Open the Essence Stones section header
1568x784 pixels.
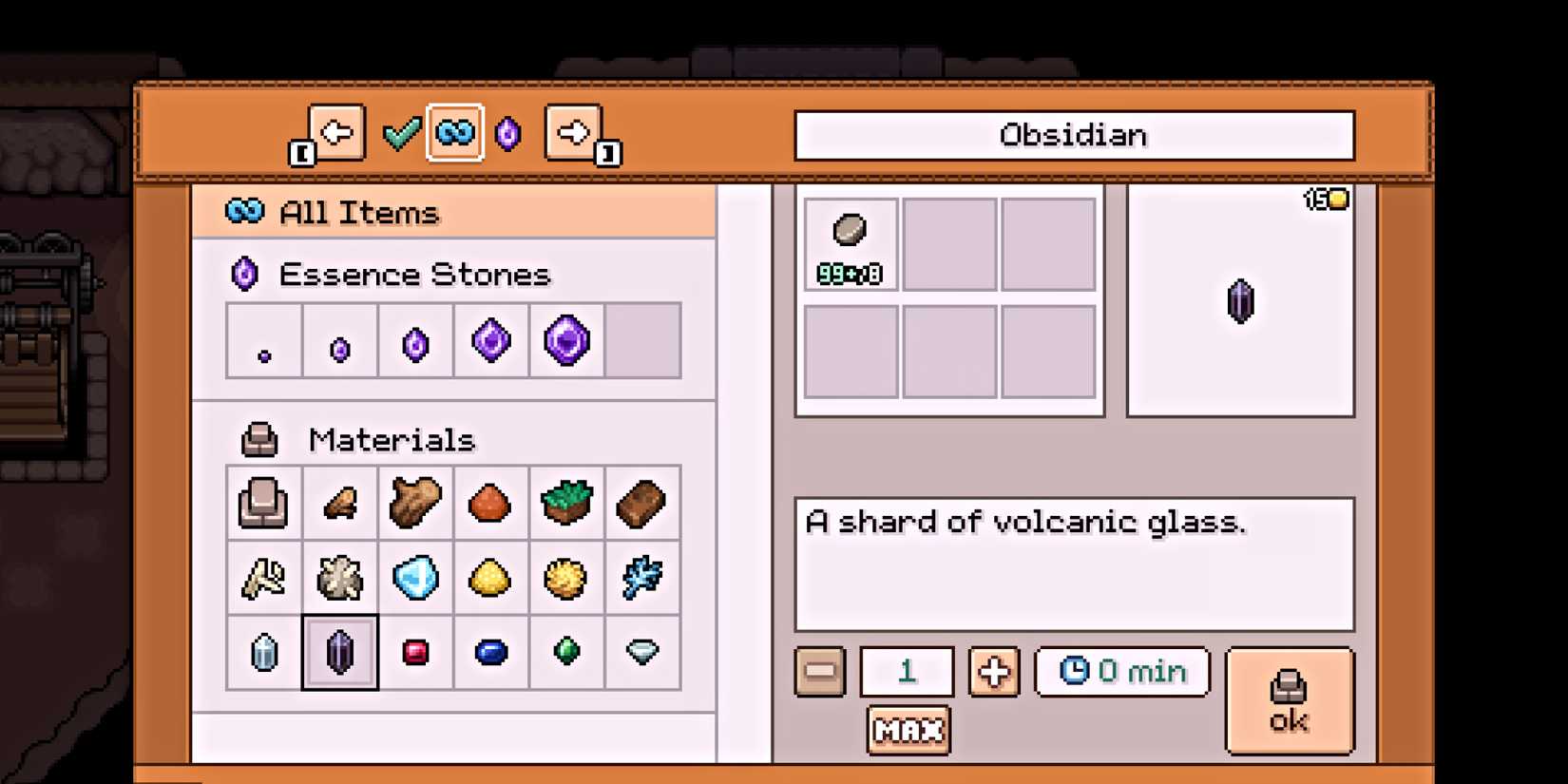pyautogui.click(x=413, y=274)
